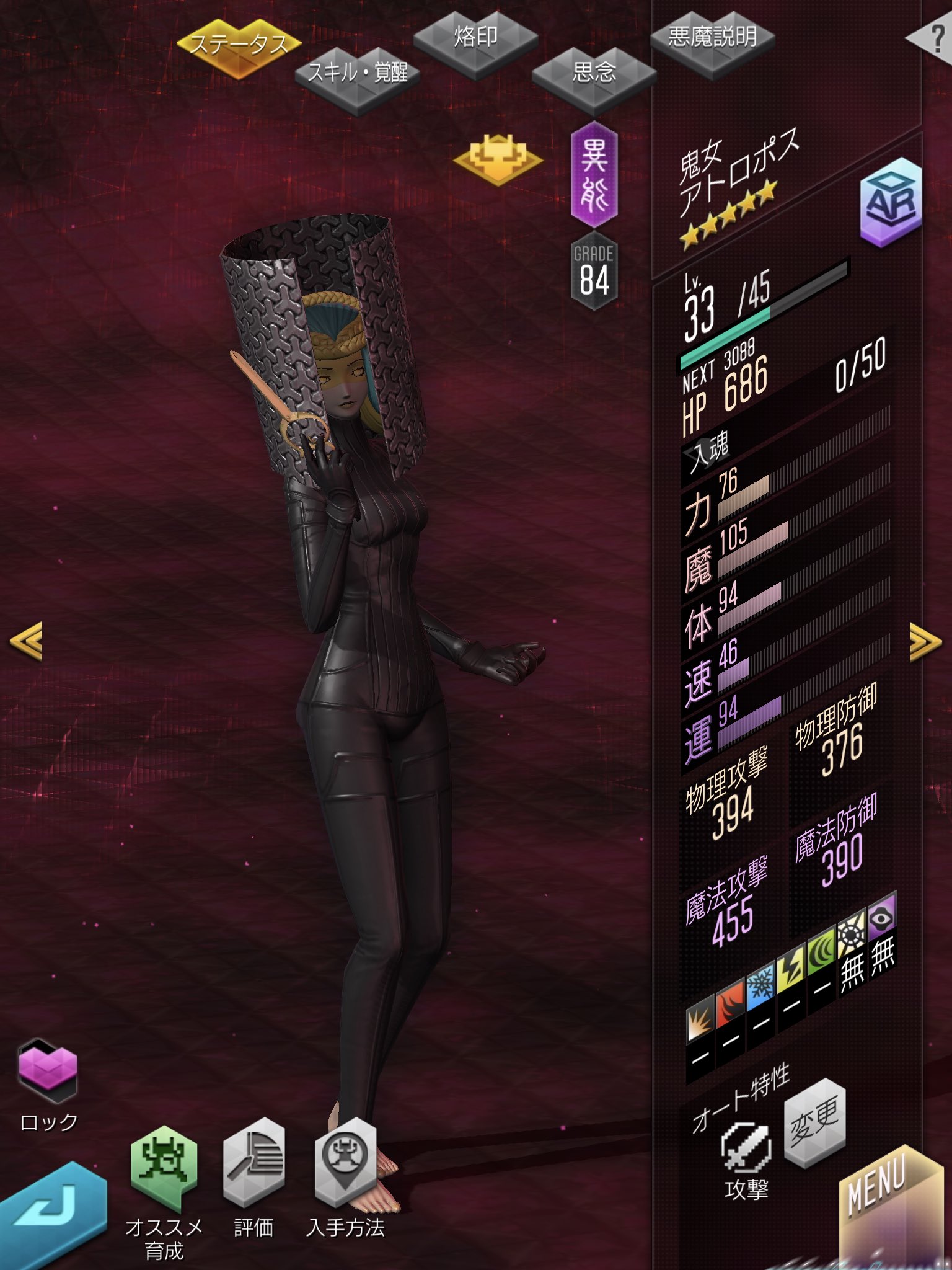
Task: Switch to the ステータス tab
Action: point(239,46)
